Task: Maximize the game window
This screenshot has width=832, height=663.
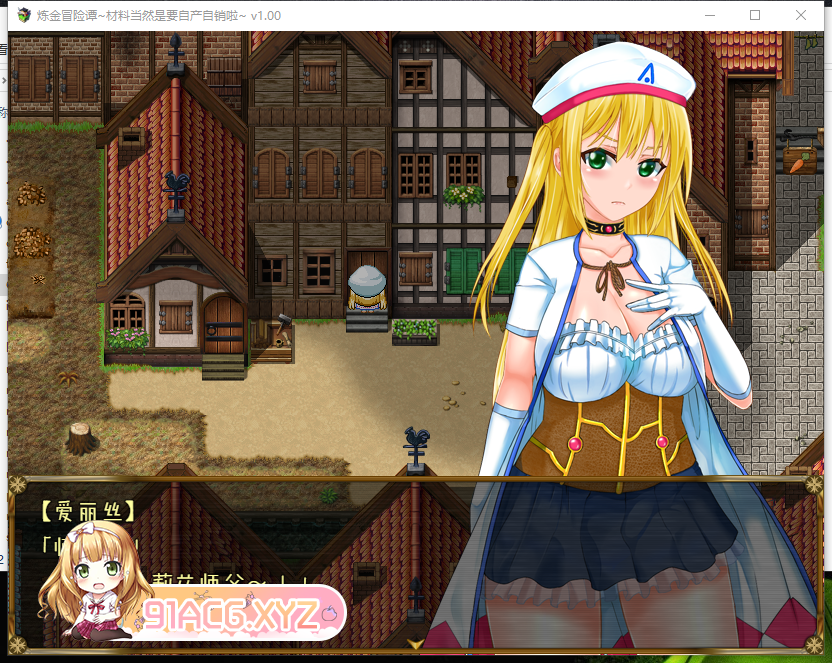Action: pyautogui.click(x=755, y=15)
